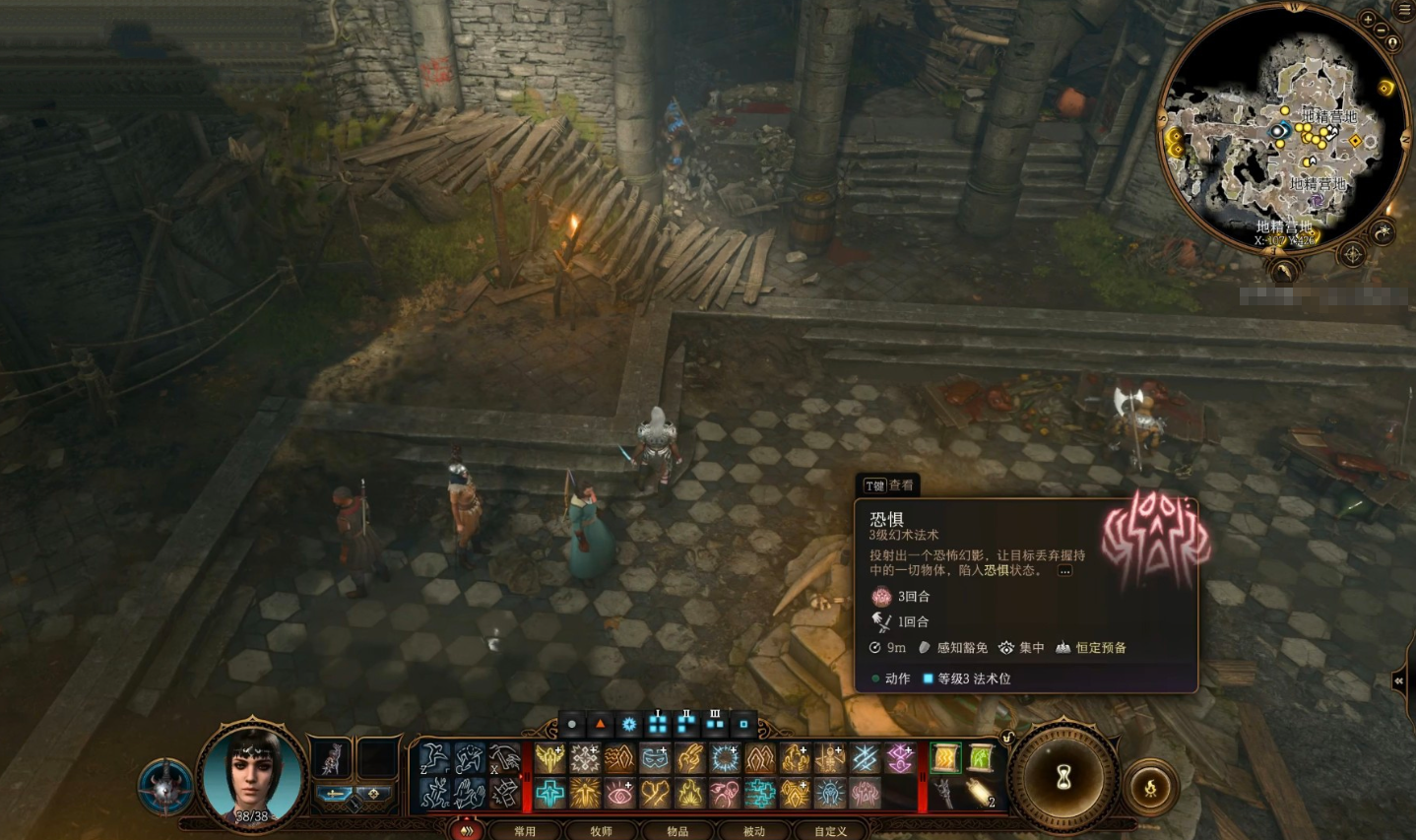Filter hotbar by the orange triangle bonus action
The width and height of the screenshot is (1416, 840).
click(x=600, y=724)
